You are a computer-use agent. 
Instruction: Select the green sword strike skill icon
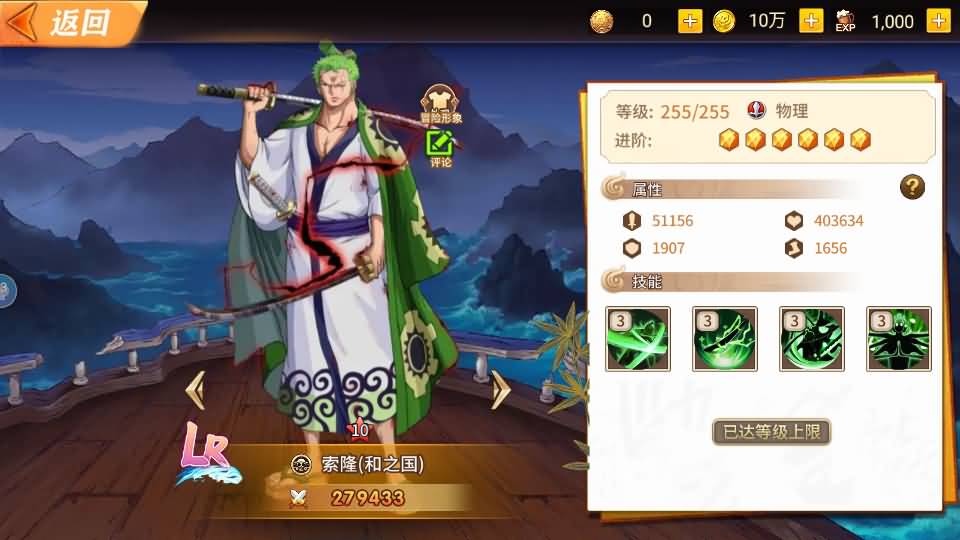click(725, 339)
